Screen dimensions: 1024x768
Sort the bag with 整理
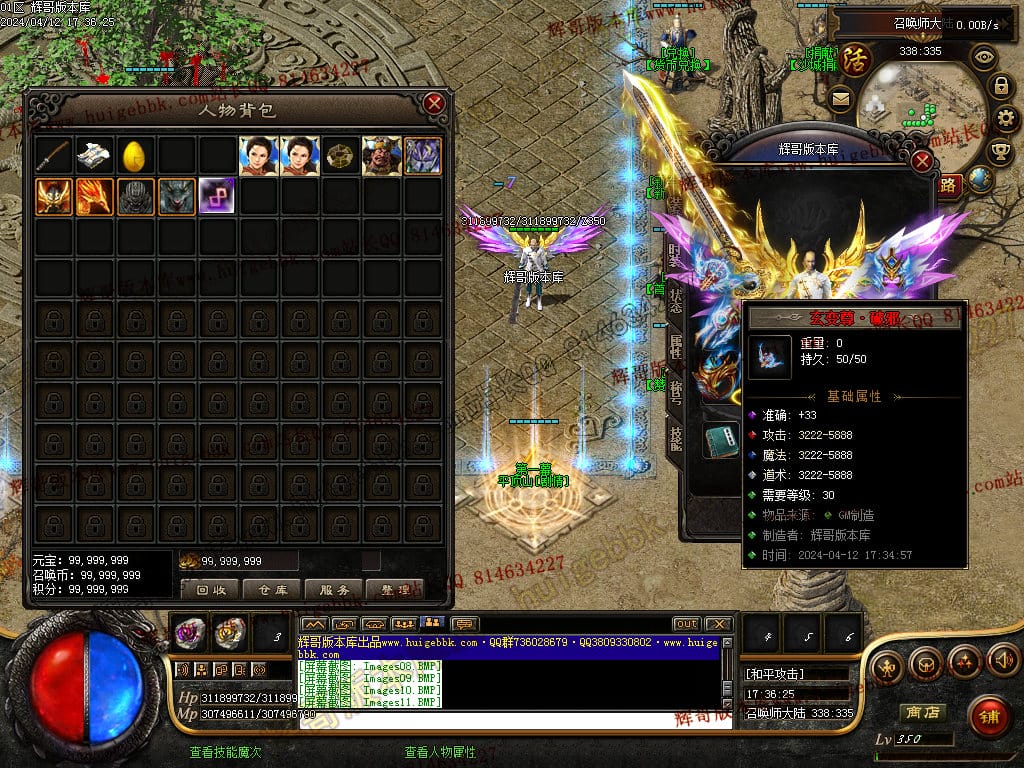point(395,590)
